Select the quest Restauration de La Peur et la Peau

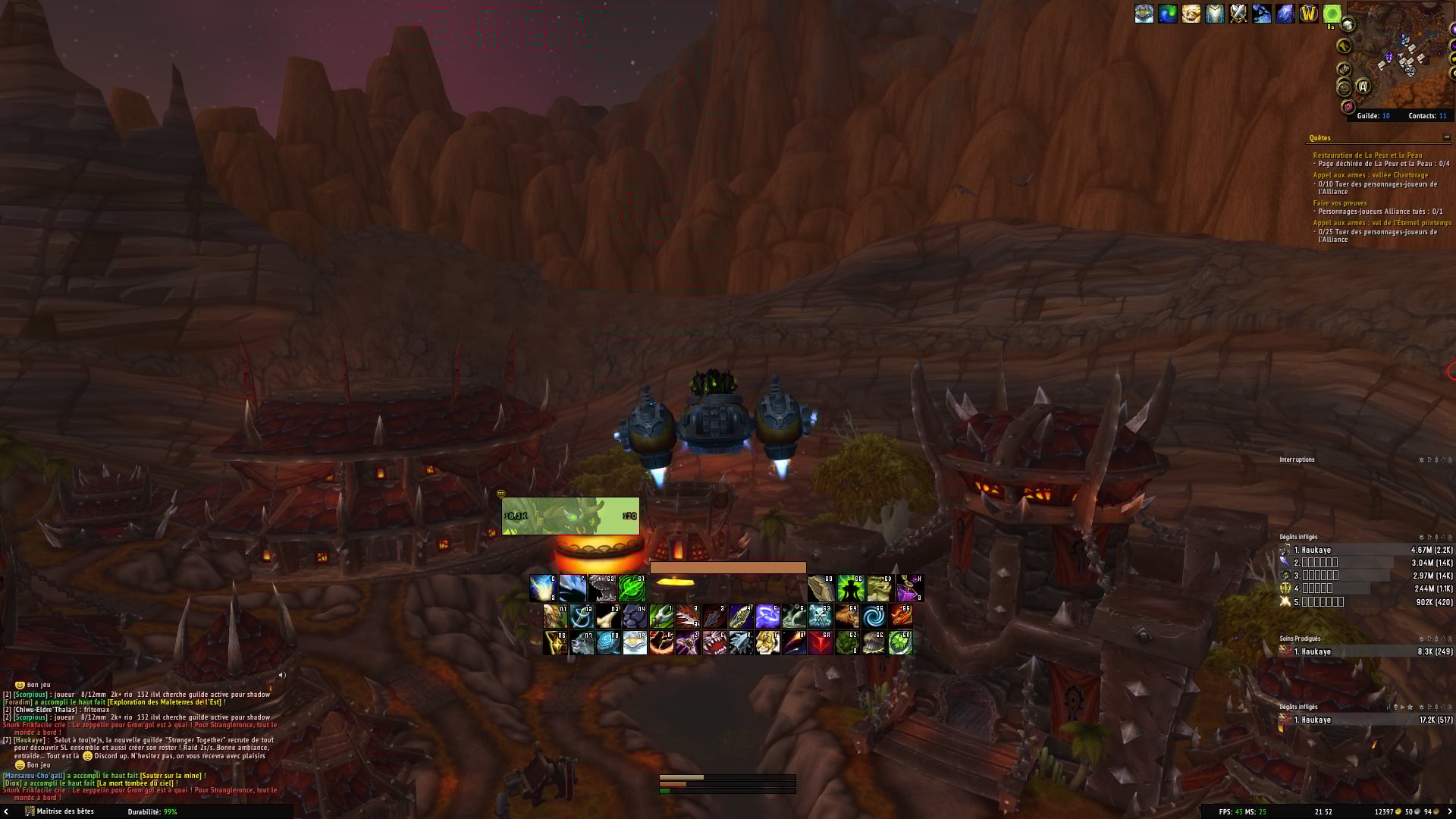click(x=1367, y=155)
